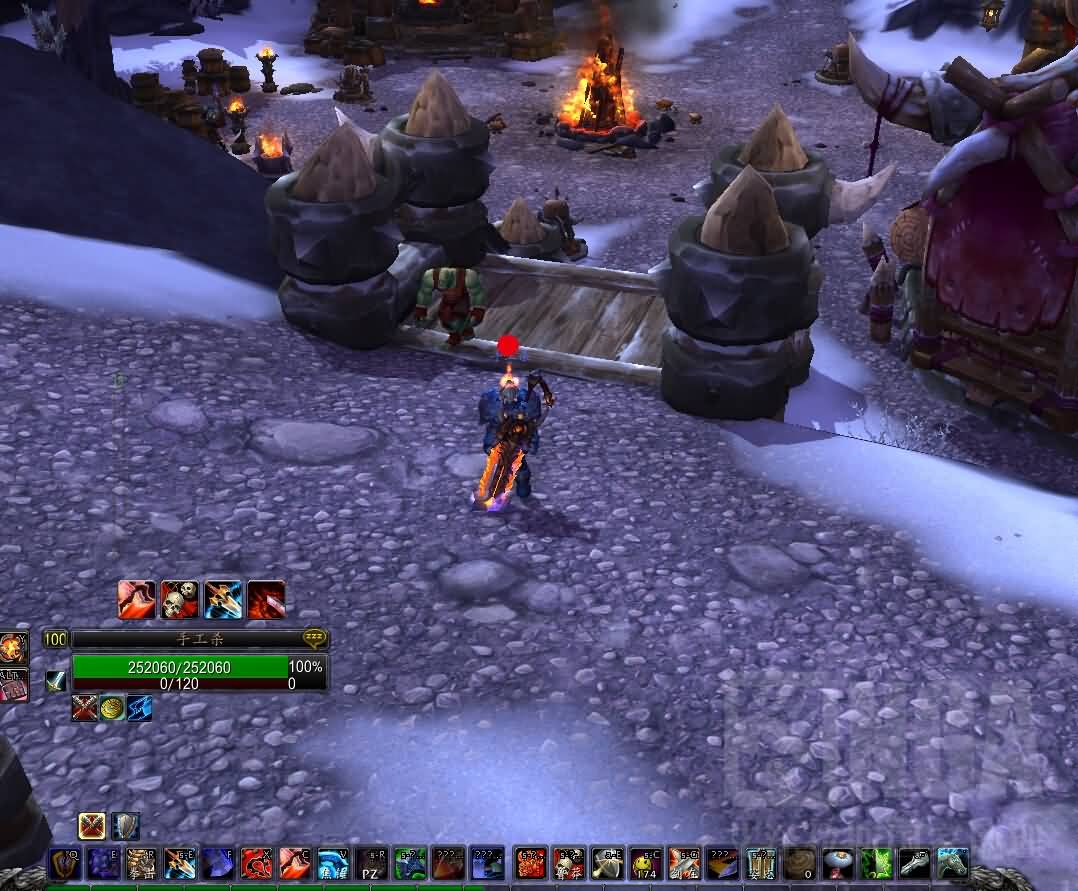Summon the horse mount from the action bar

[952, 864]
